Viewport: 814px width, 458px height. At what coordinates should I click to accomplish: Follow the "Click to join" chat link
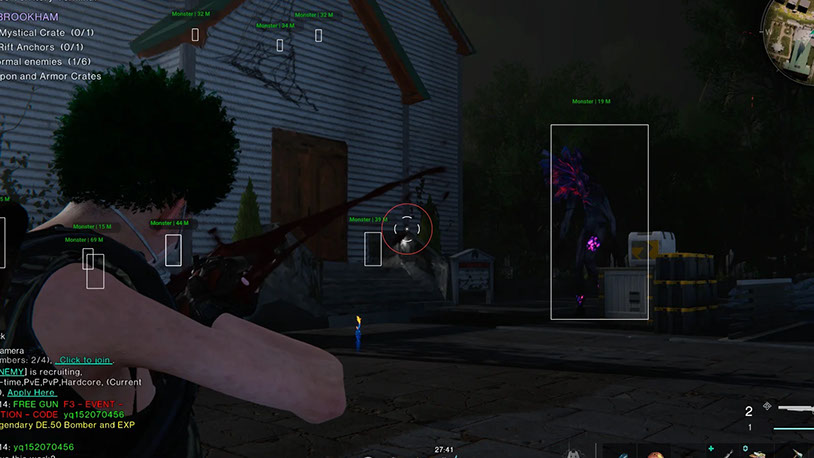tap(84, 360)
